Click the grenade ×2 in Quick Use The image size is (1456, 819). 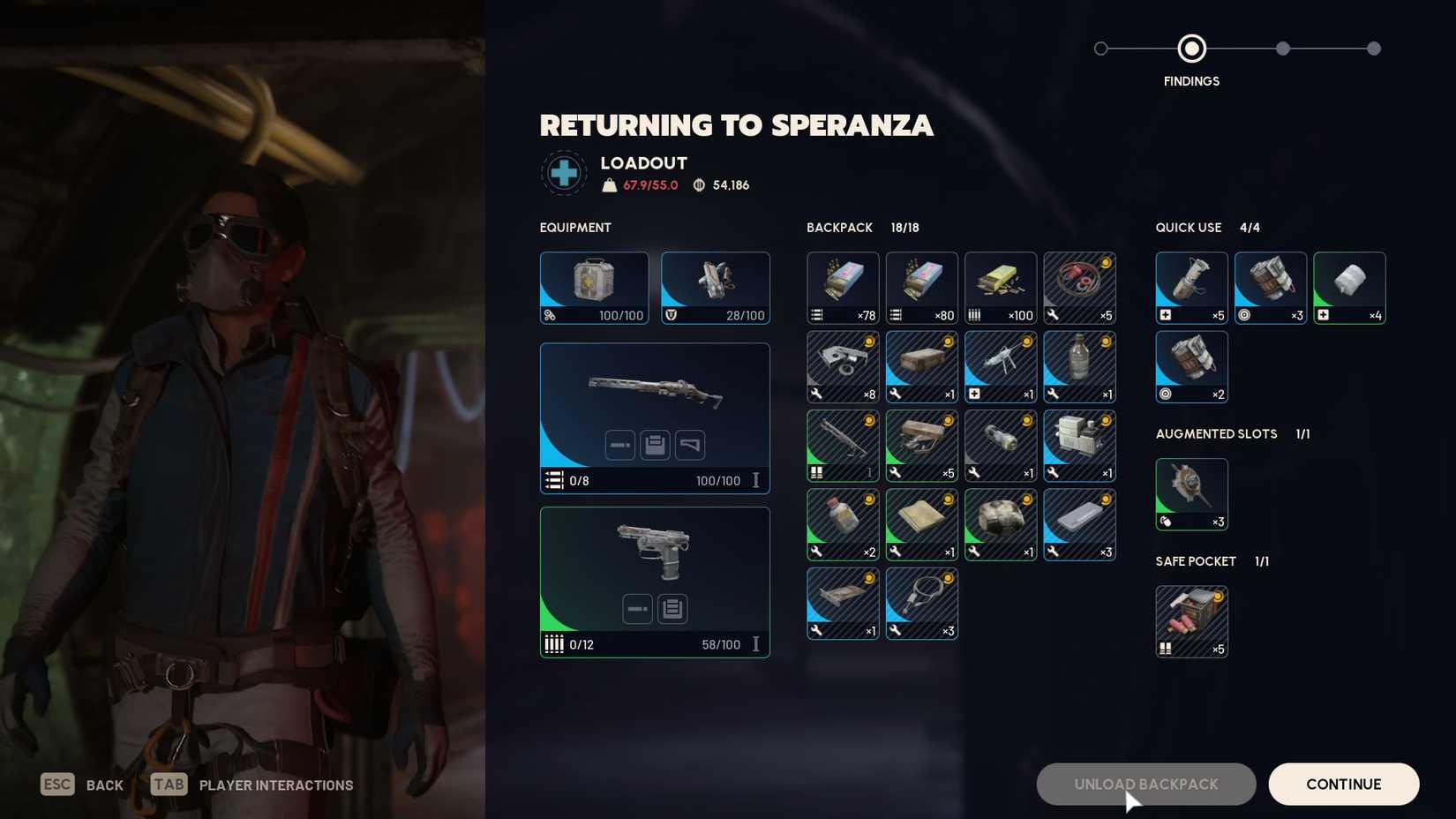pos(1191,366)
